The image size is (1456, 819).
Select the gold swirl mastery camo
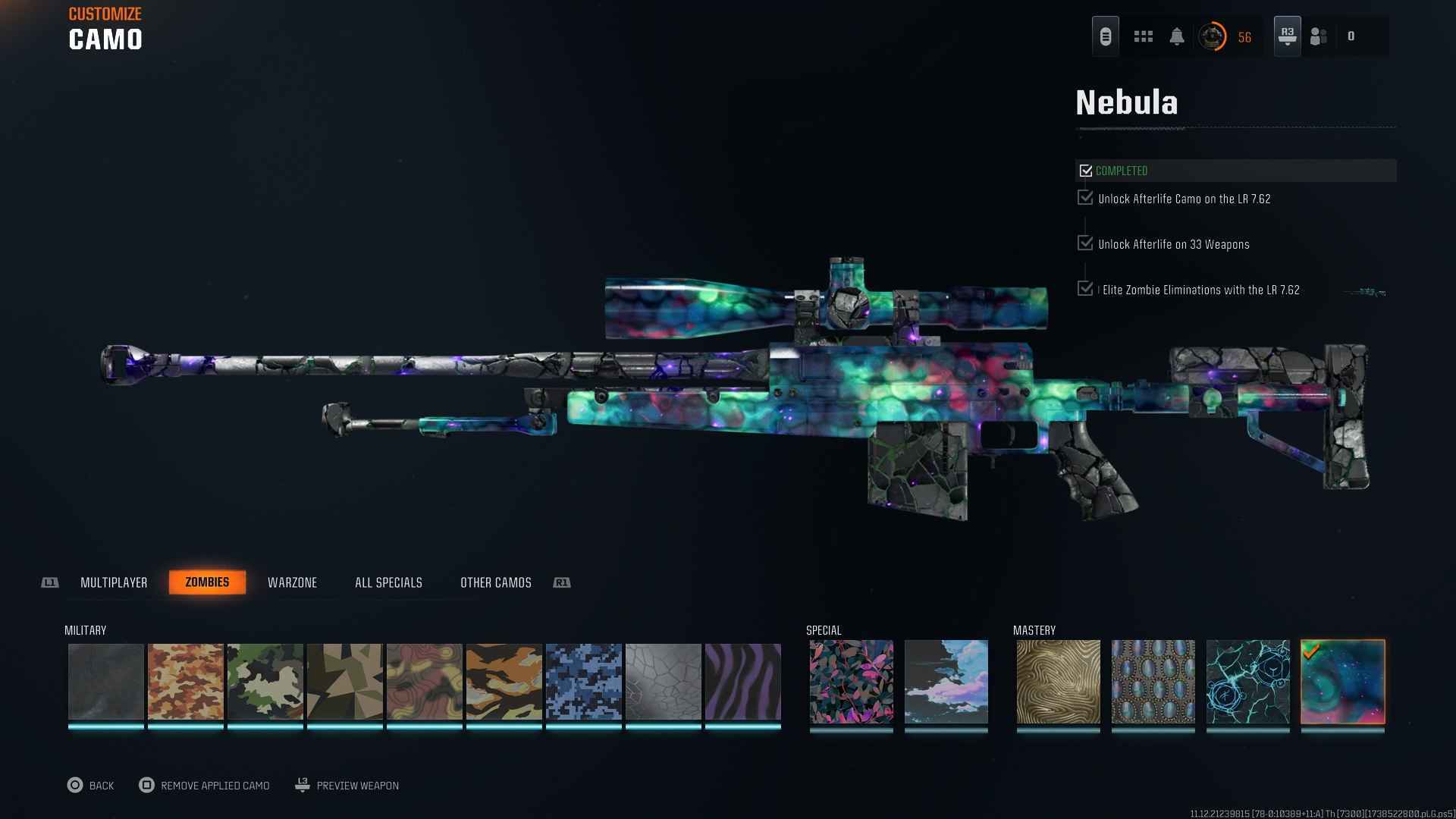tap(1058, 682)
